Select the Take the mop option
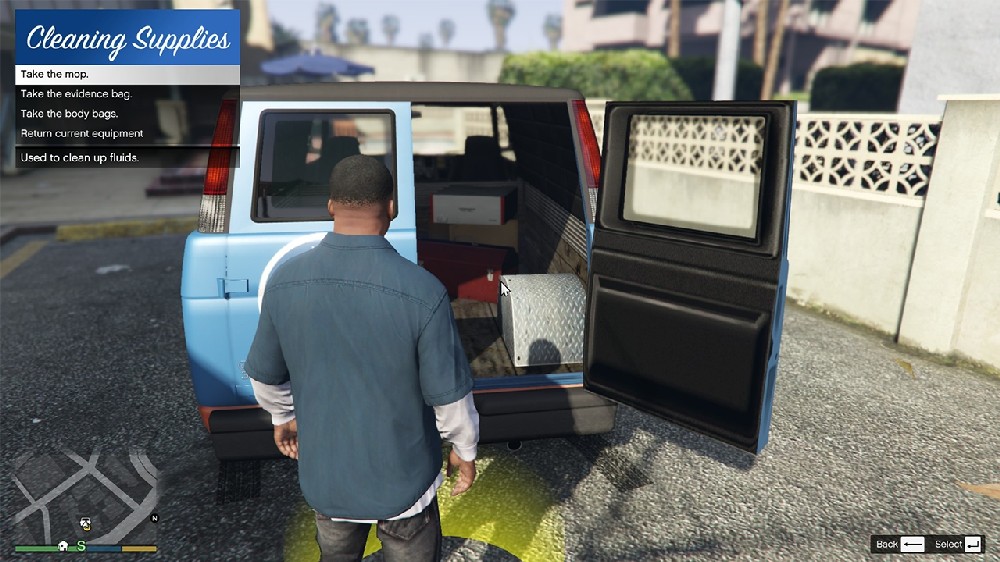This screenshot has width=1000, height=562. pyautogui.click(x=127, y=74)
